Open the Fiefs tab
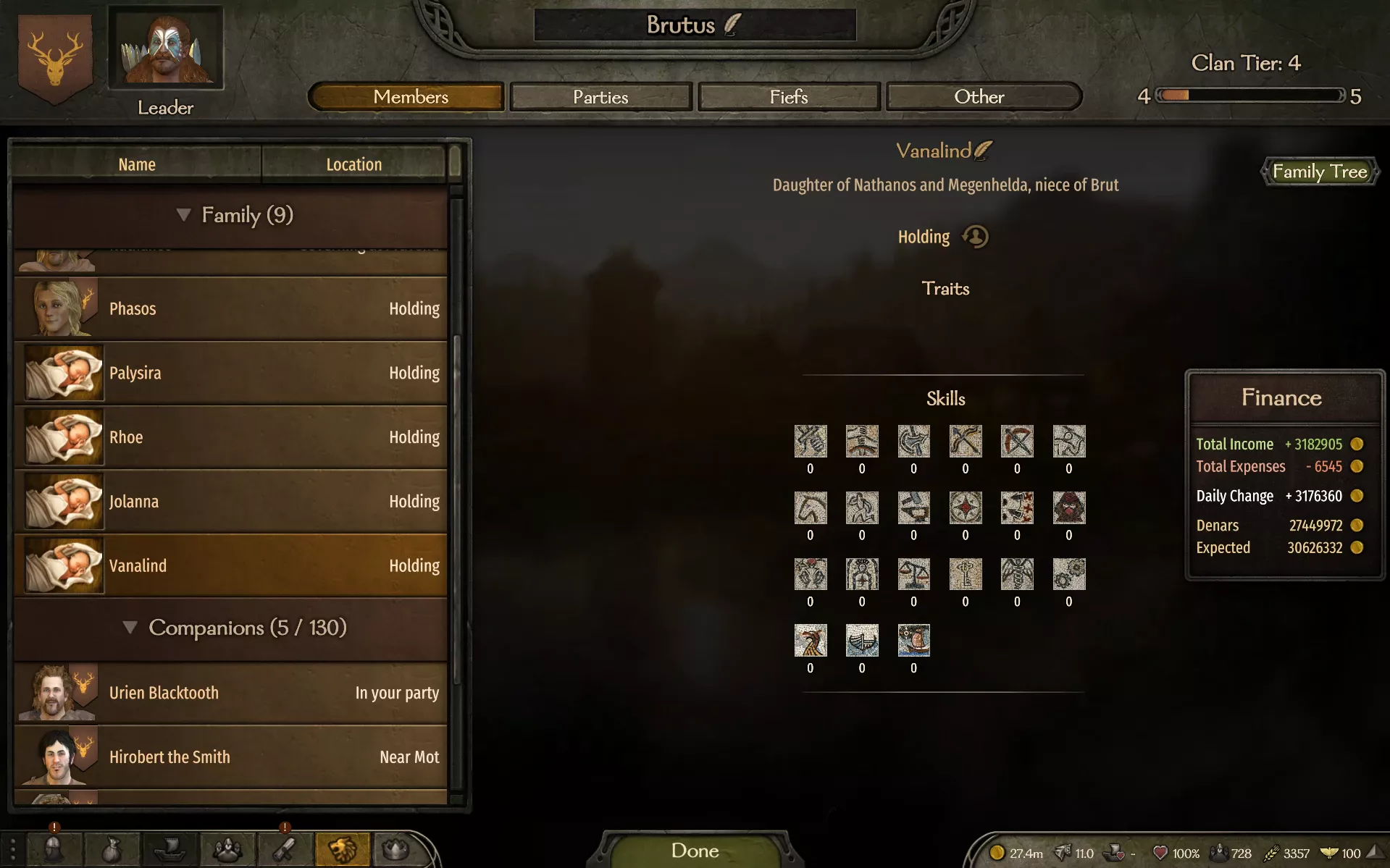Image resolution: width=1390 pixels, height=868 pixels. coord(789,96)
